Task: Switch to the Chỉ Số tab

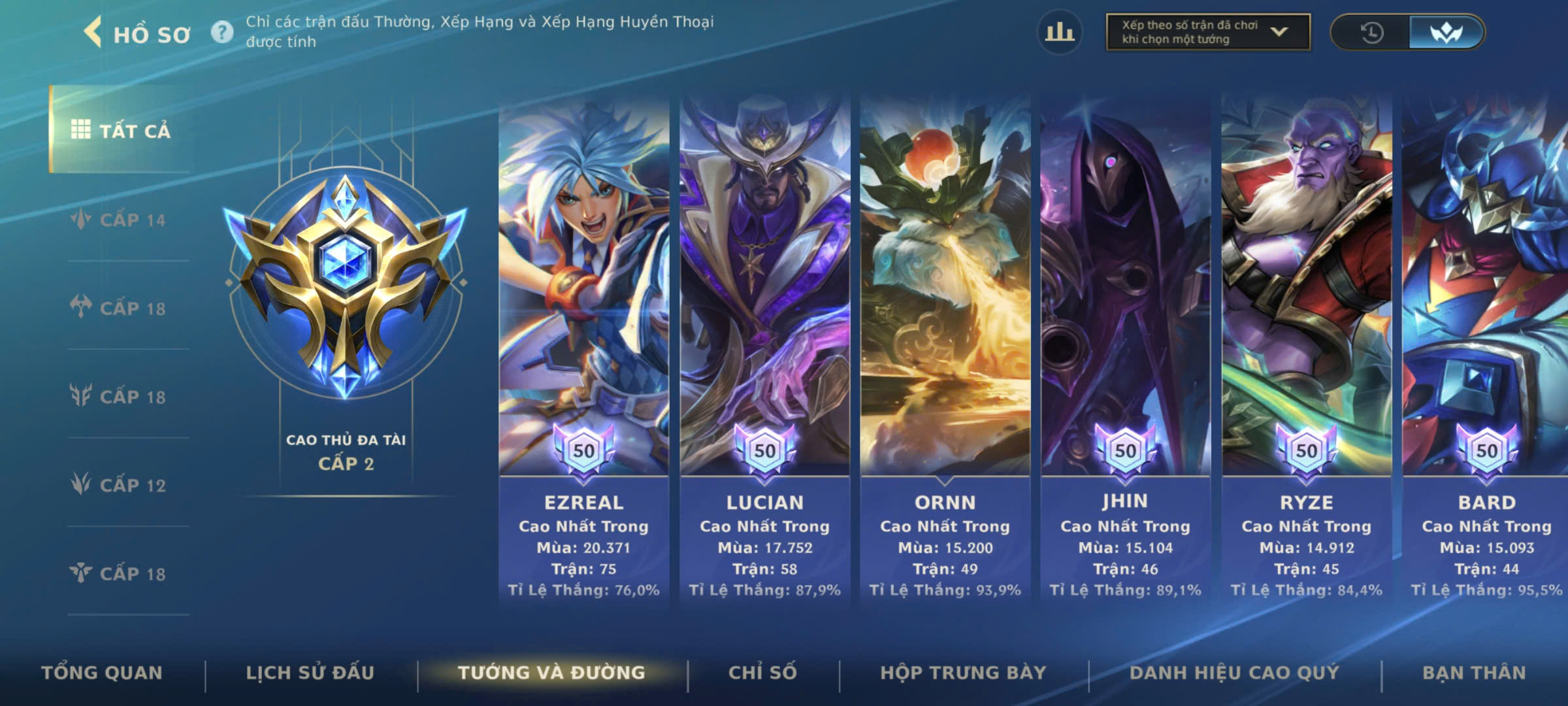Action: 762,673
